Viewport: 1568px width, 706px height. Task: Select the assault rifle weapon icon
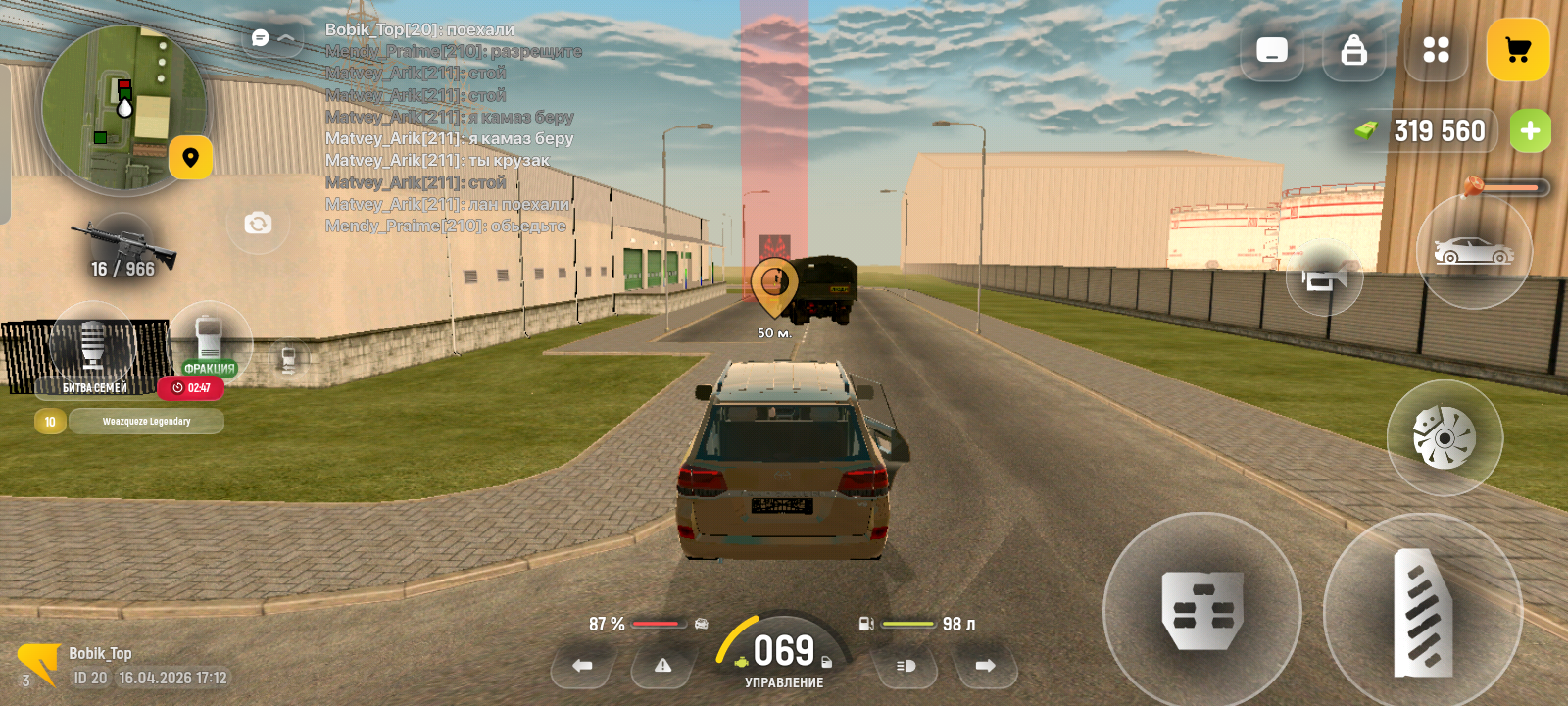(x=123, y=245)
